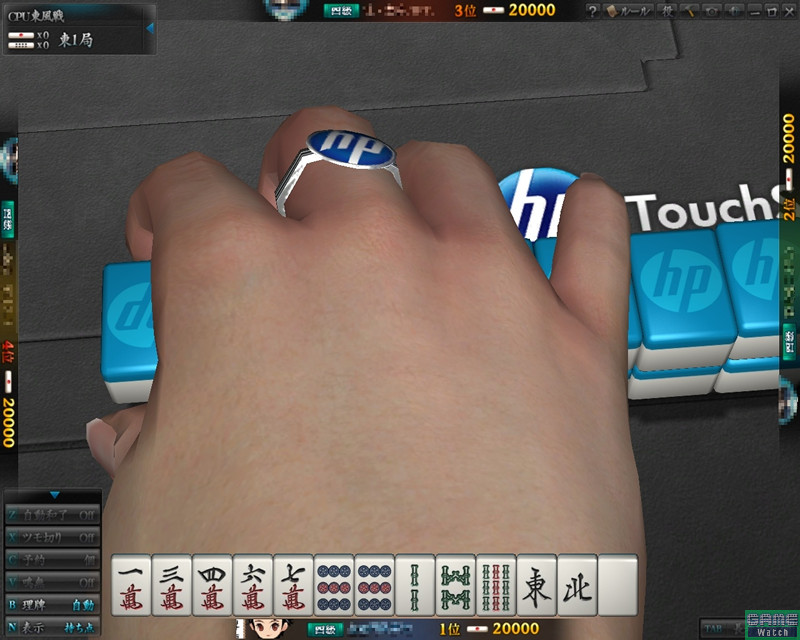Switch the 表示 display mode
This screenshot has width=800, height=640.
53,627
